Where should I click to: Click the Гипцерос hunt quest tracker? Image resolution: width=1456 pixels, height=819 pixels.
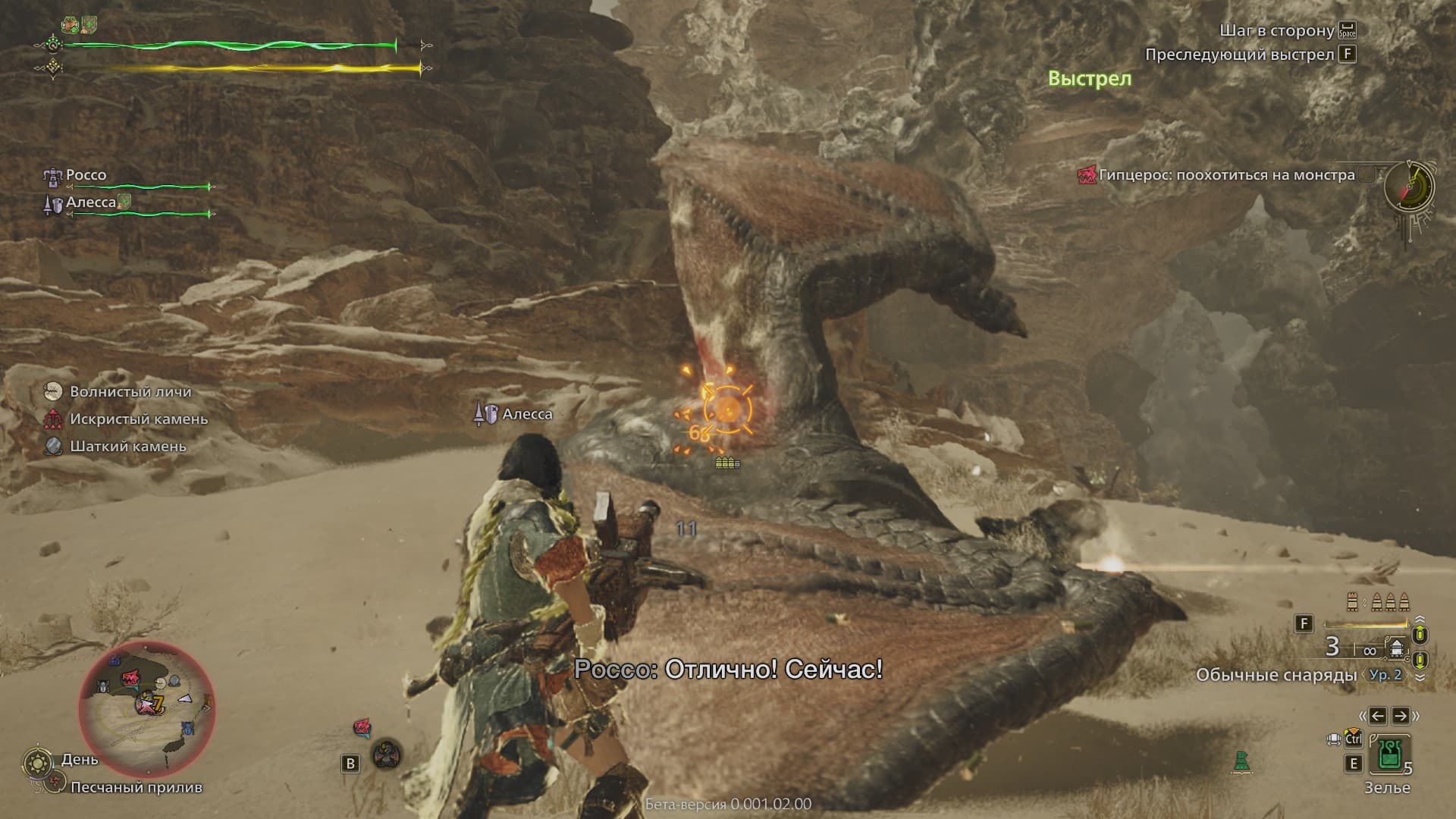pos(1216,175)
